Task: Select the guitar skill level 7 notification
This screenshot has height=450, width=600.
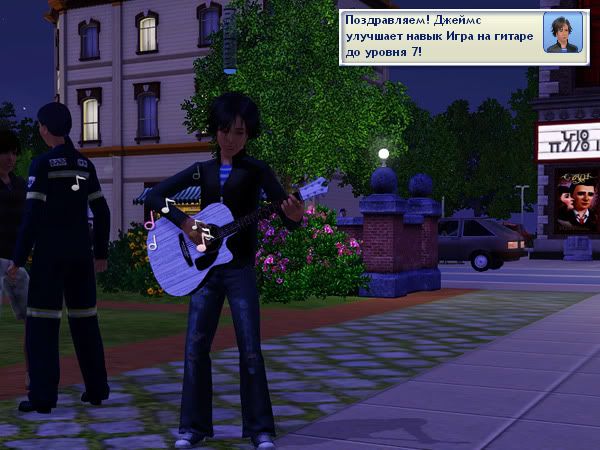Action: coord(440,36)
